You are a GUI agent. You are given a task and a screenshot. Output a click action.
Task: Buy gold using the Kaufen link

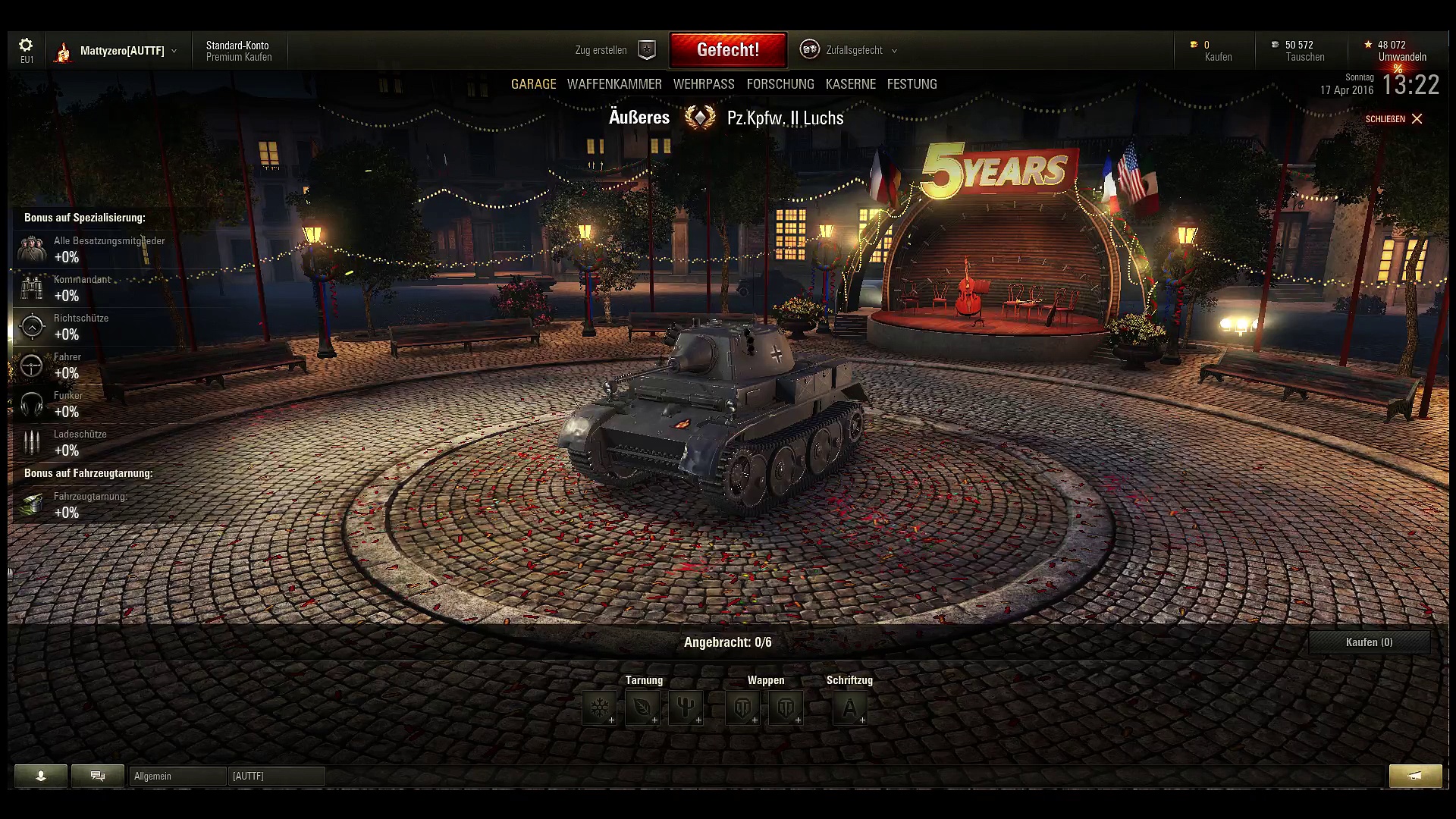pos(1218,57)
